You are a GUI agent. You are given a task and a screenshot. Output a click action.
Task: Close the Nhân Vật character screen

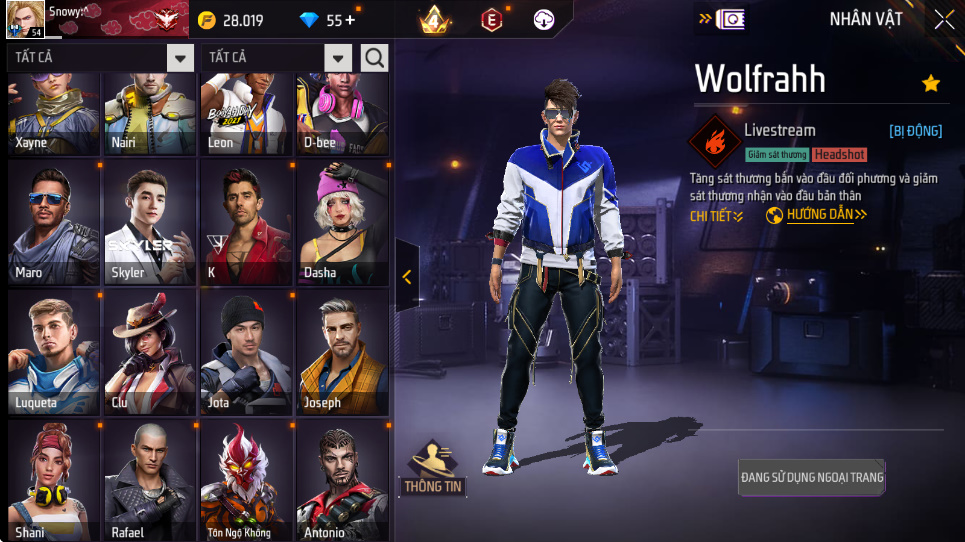coord(944,19)
